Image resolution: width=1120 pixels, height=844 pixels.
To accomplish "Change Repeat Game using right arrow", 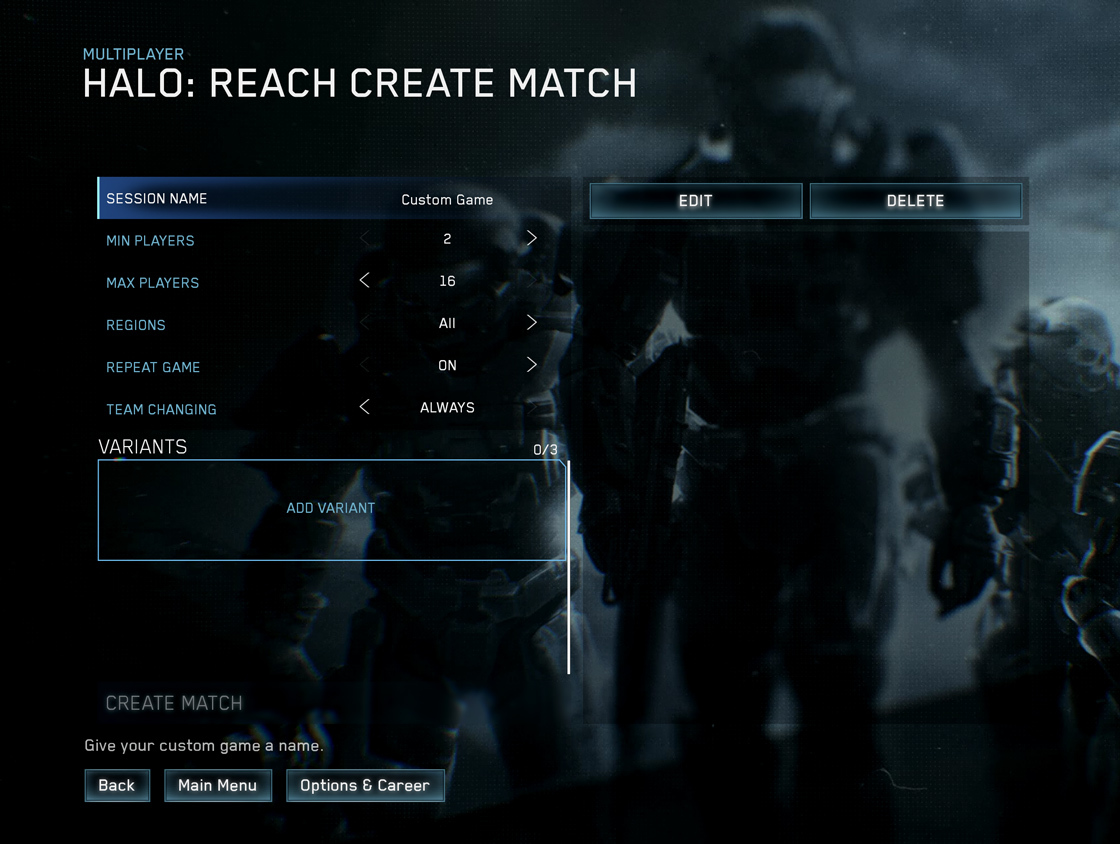I will point(531,365).
